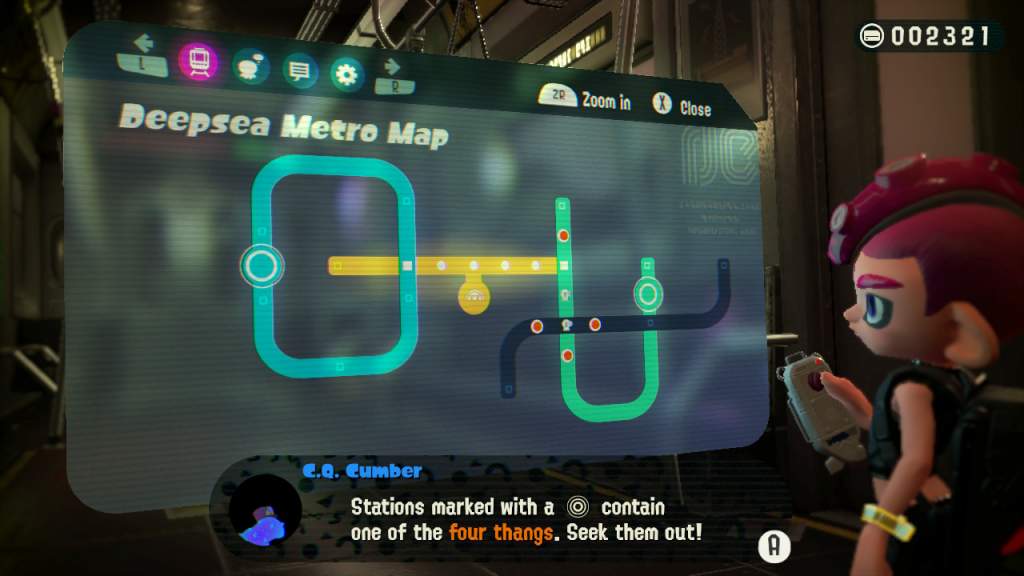Select the thang station on the teal loop
1024x576 pixels.
point(261,266)
